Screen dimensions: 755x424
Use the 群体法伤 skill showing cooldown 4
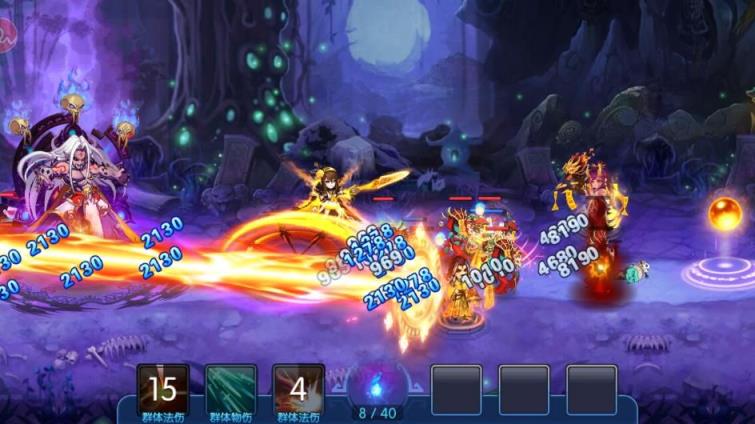(x=298, y=388)
